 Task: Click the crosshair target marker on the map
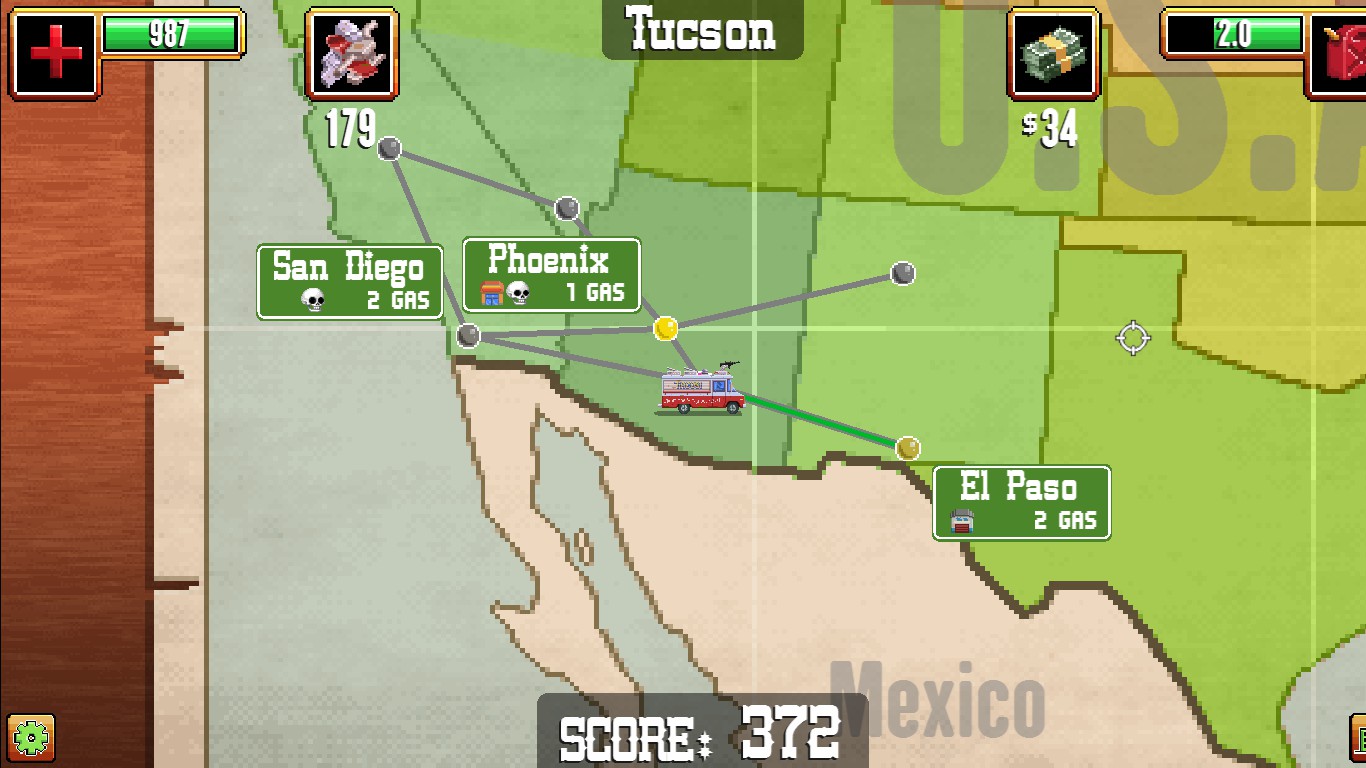[x=1131, y=339]
